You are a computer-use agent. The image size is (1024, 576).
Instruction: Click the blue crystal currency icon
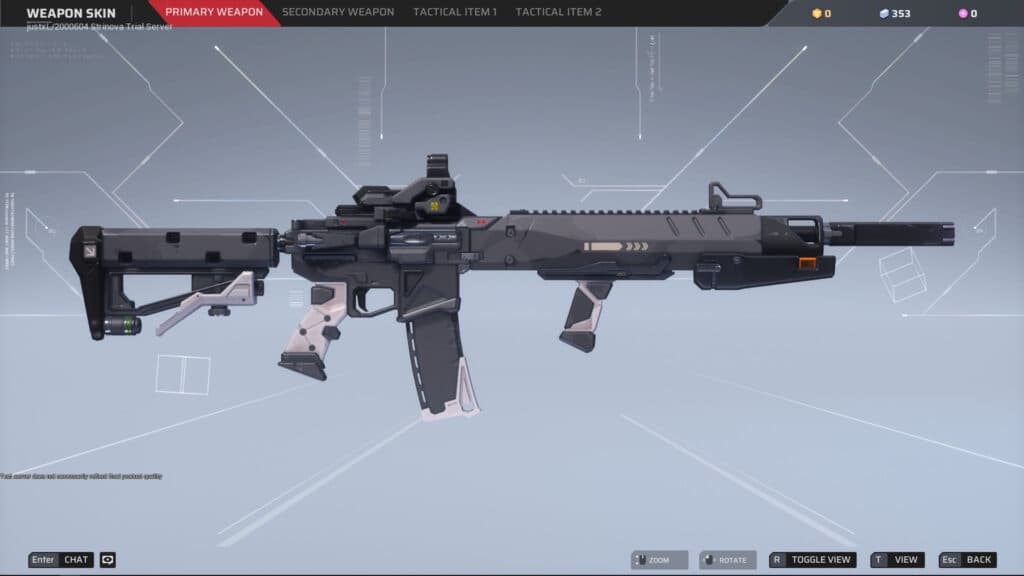[883, 14]
